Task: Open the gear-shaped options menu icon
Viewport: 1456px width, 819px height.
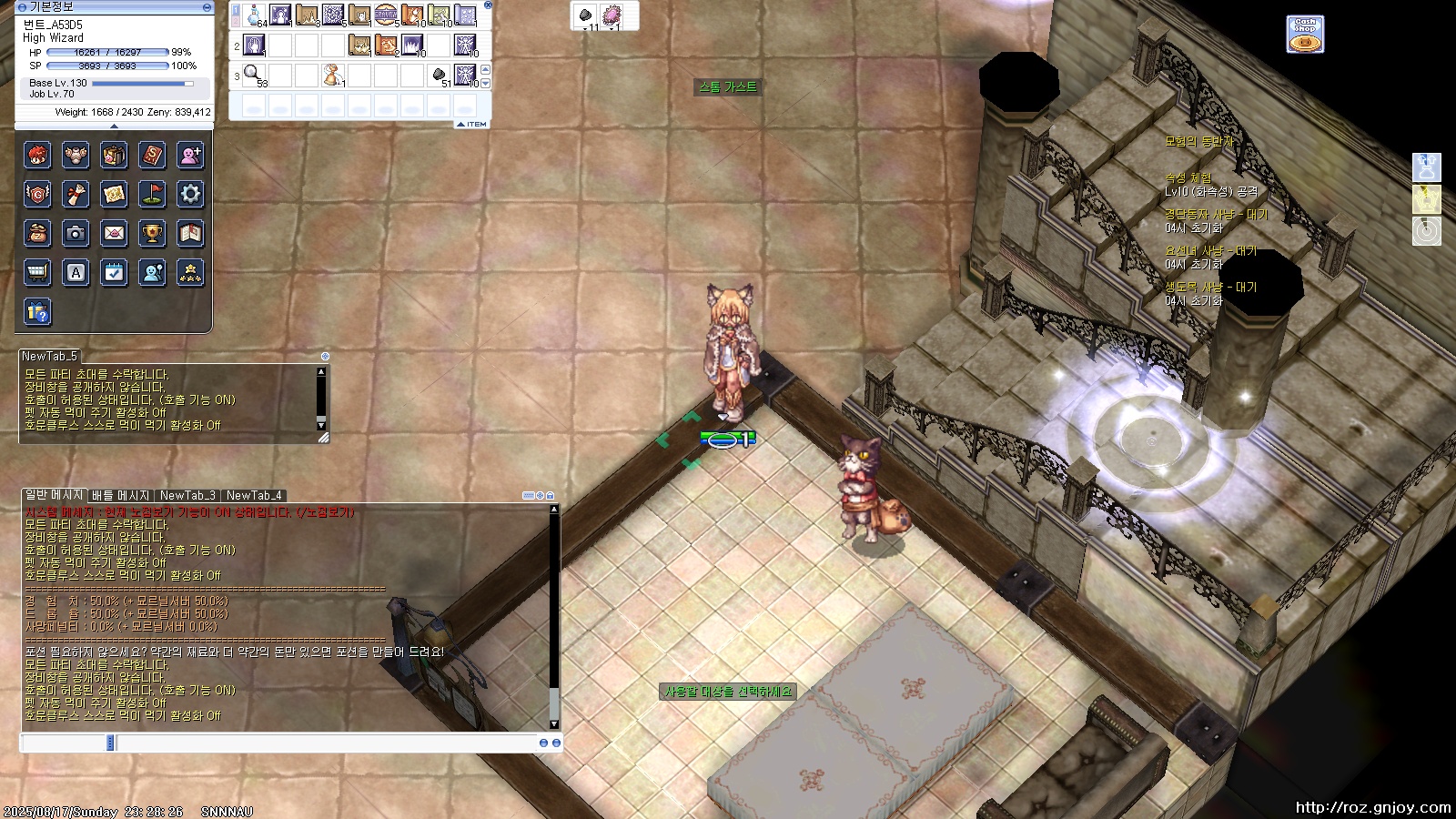Action: pyautogui.click(x=190, y=194)
